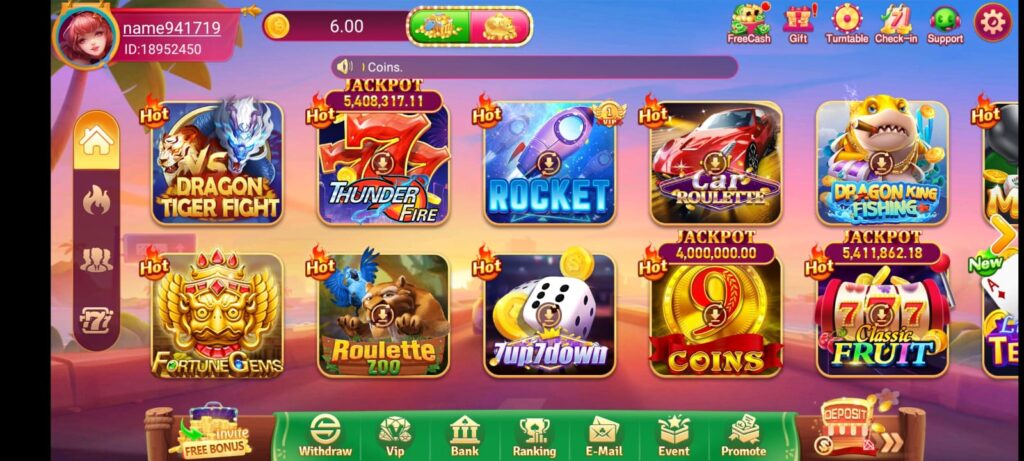
Task: Open the Vip section
Action: [x=394, y=437]
